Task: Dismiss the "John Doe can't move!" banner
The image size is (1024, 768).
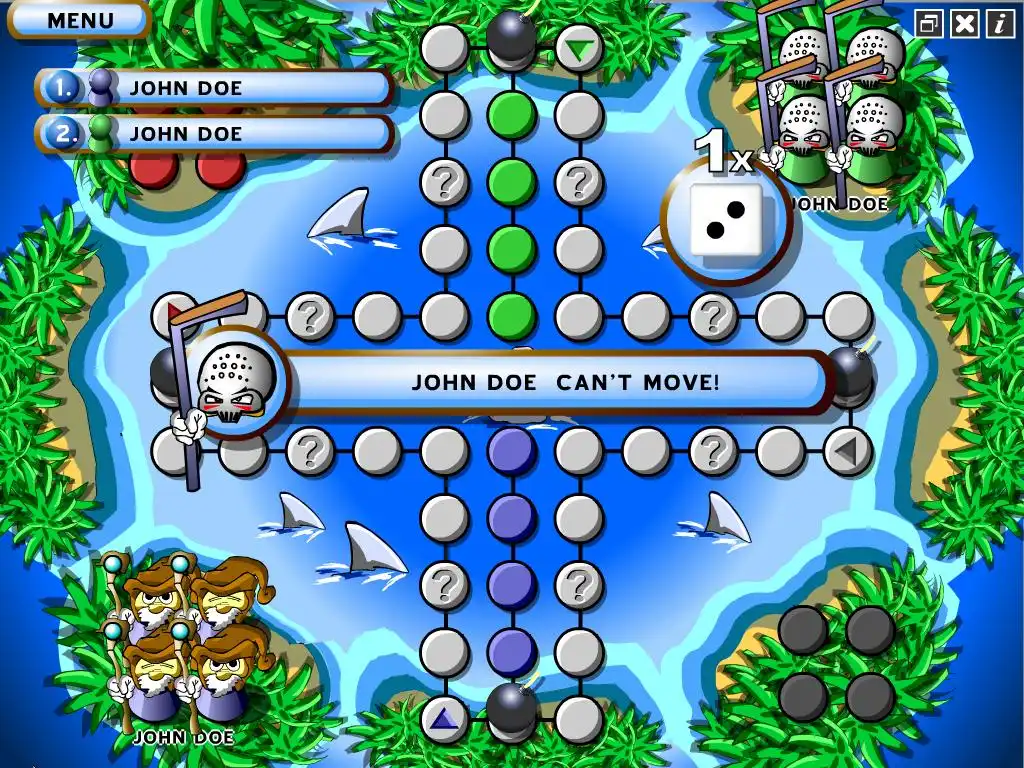Action: pyautogui.click(x=565, y=382)
